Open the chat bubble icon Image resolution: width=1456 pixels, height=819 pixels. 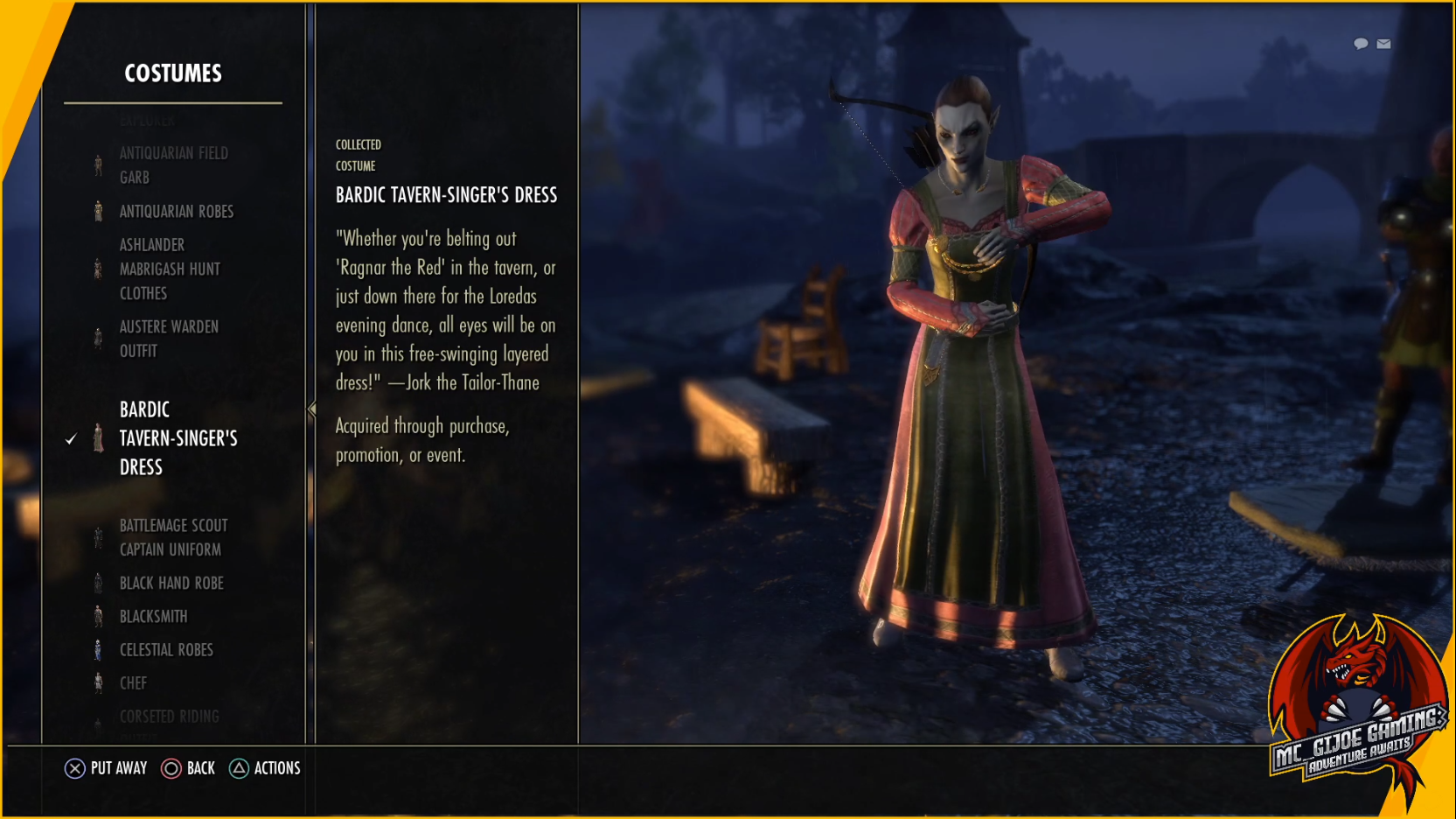[x=1361, y=44]
